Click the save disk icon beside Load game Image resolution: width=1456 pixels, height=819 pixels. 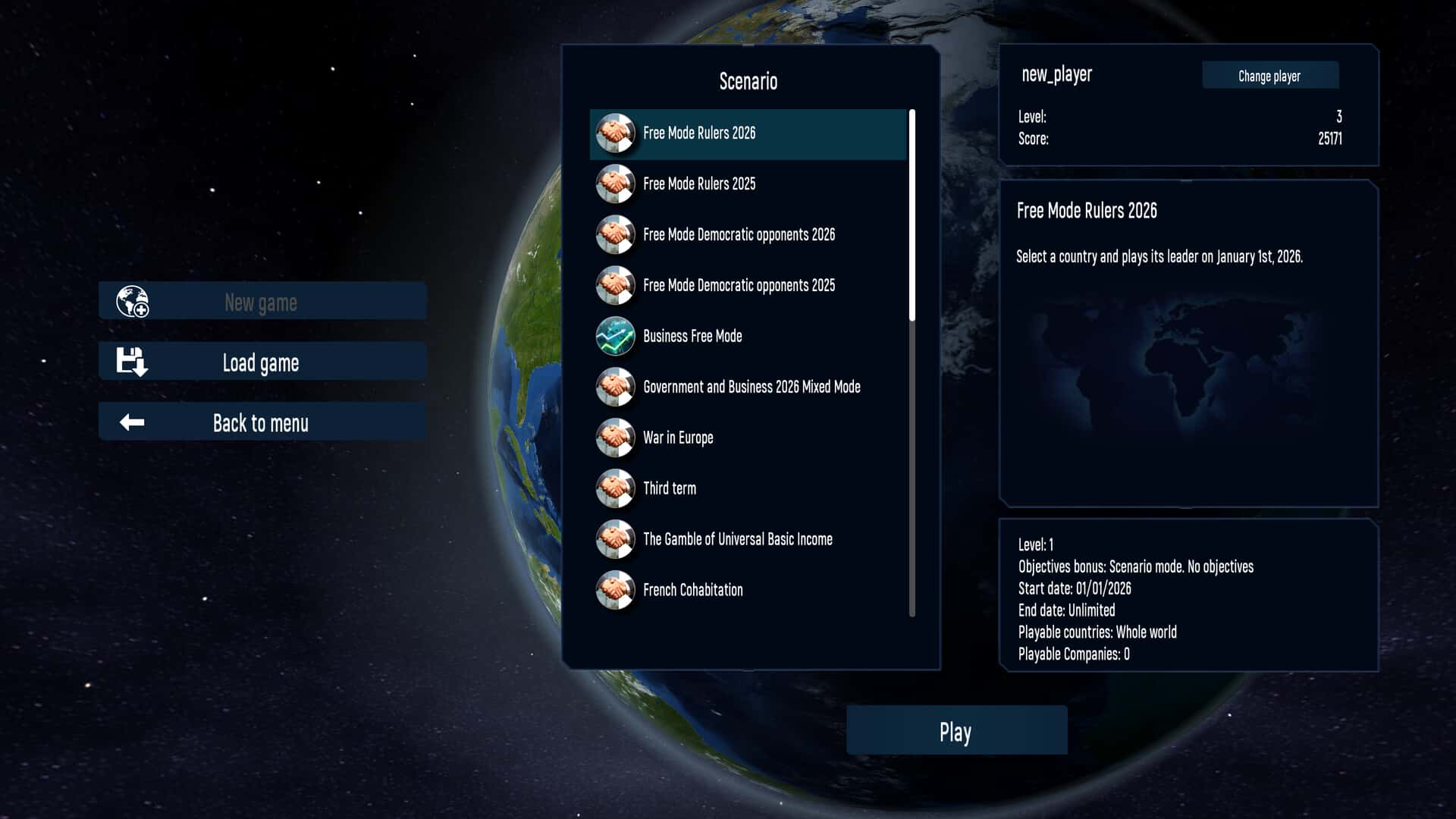click(131, 362)
